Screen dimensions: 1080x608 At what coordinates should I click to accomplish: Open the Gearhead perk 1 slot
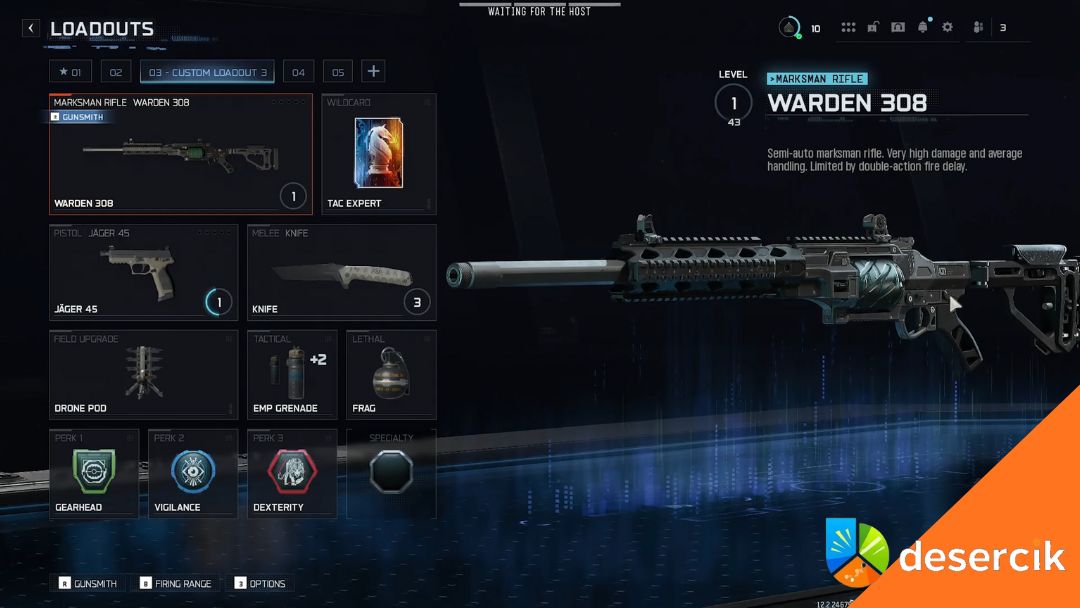pyautogui.click(x=94, y=473)
